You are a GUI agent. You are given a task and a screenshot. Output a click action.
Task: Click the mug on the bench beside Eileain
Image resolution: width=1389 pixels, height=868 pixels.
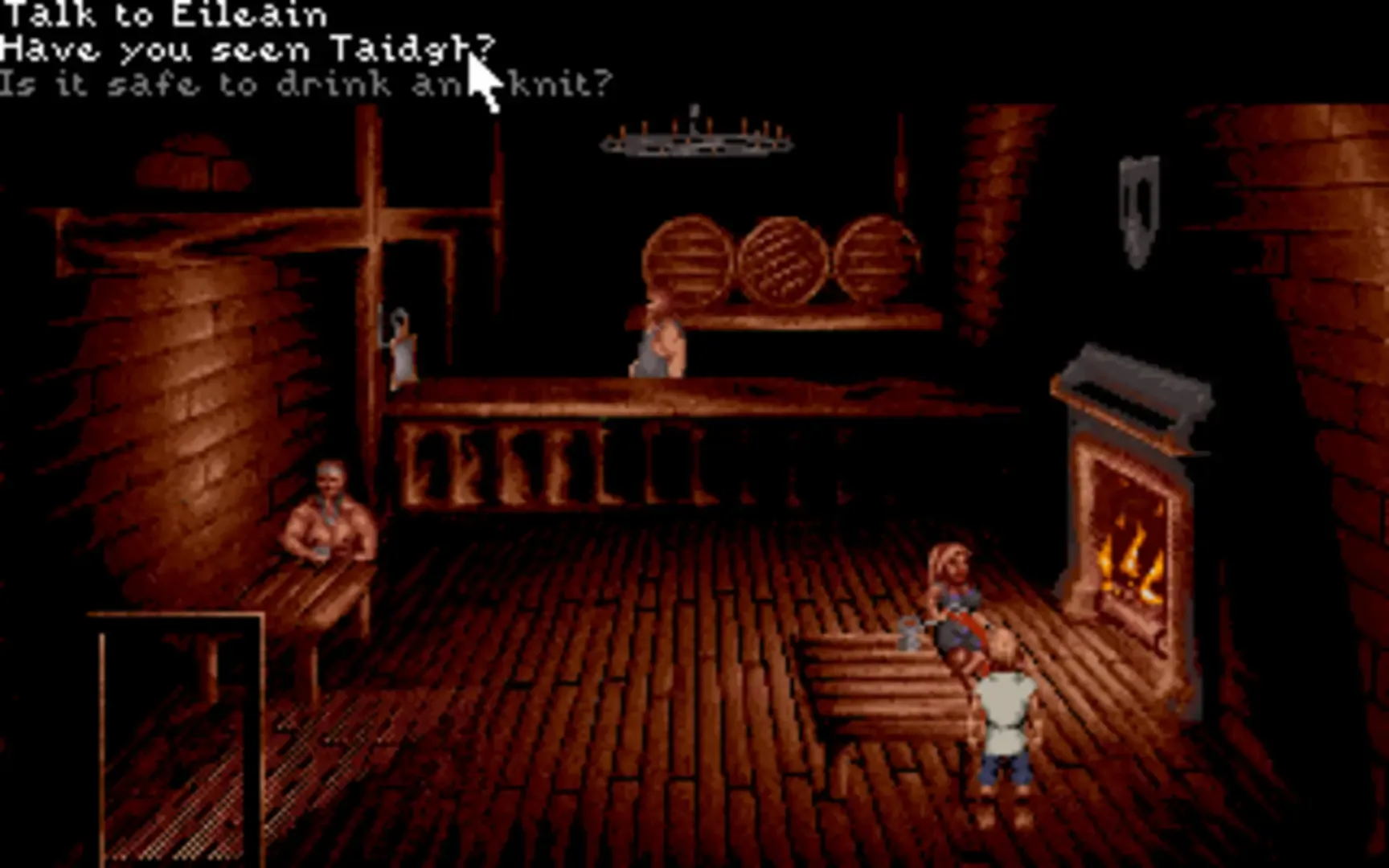tap(912, 635)
